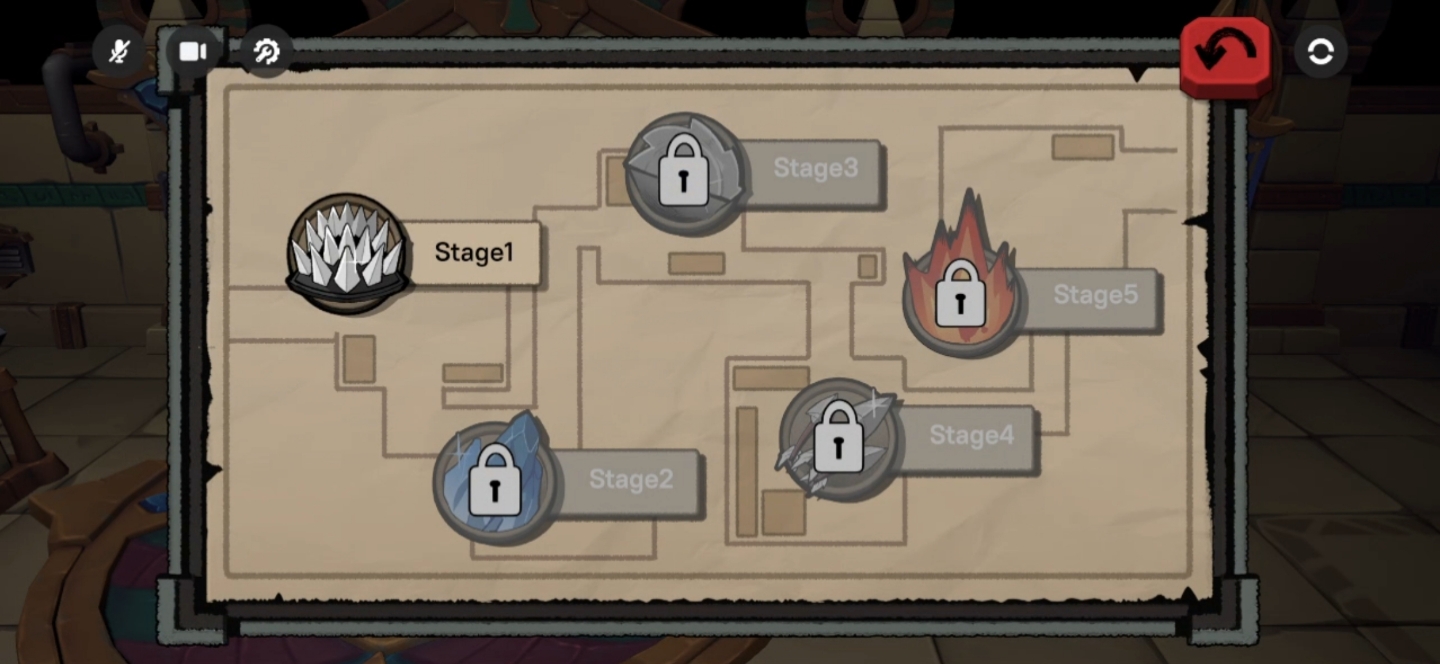Select Stage1 spike trap level
Image resolution: width=1440 pixels, height=664 pixels.
click(348, 252)
